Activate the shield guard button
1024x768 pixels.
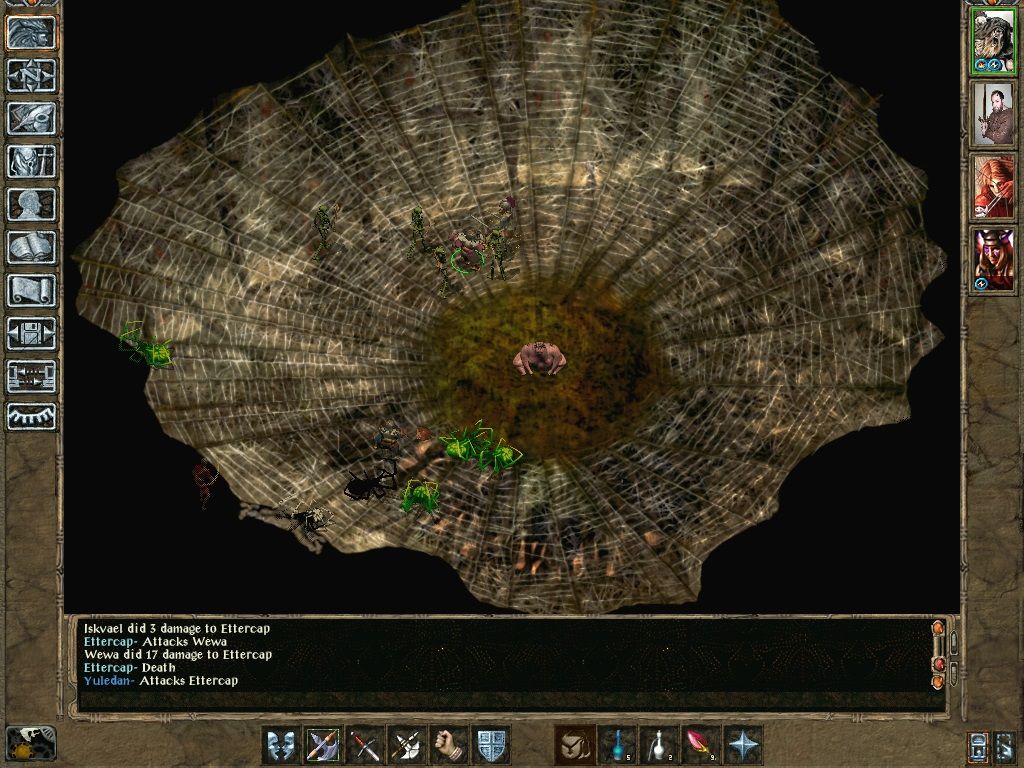coord(491,745)
